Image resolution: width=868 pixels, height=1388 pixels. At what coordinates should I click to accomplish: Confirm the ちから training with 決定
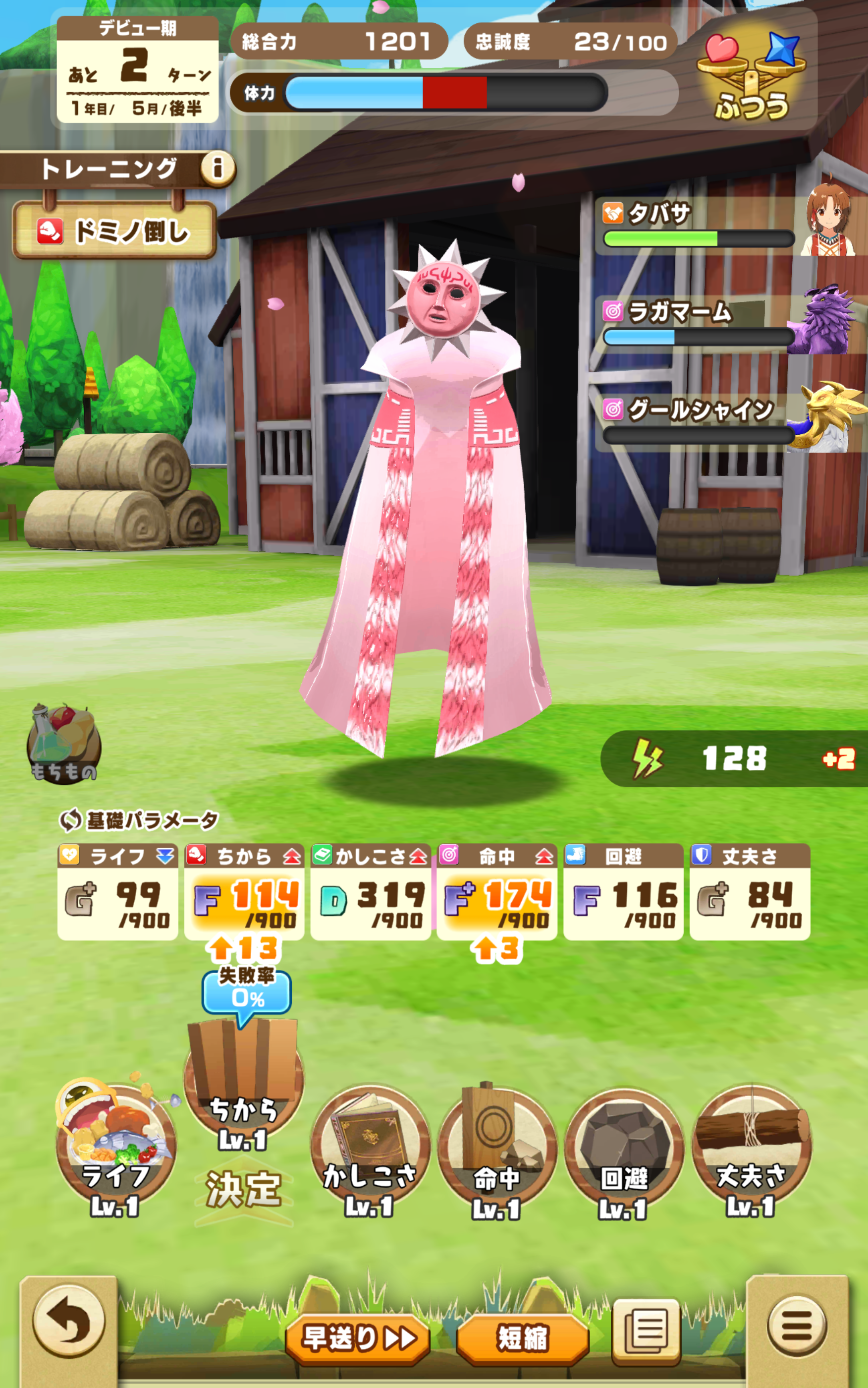click(243, 1189)
